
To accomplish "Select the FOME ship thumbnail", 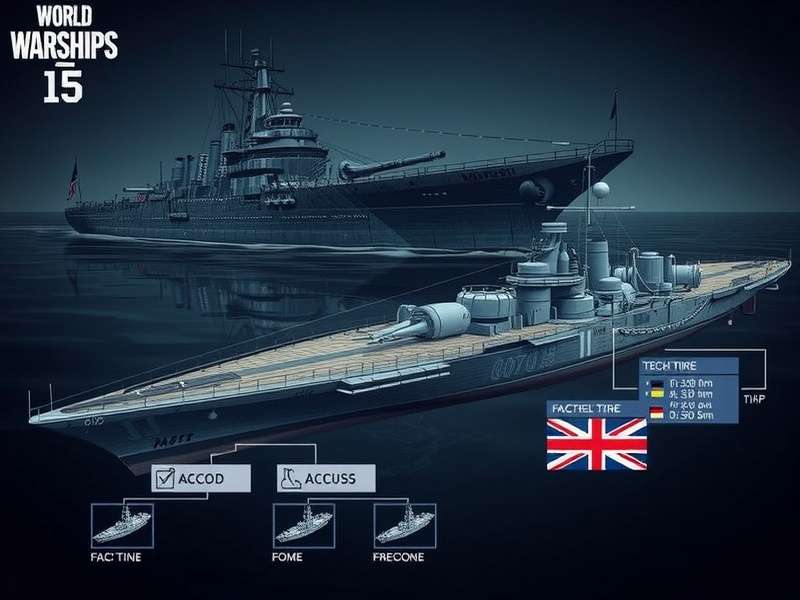I will click(x=302, y=524).
